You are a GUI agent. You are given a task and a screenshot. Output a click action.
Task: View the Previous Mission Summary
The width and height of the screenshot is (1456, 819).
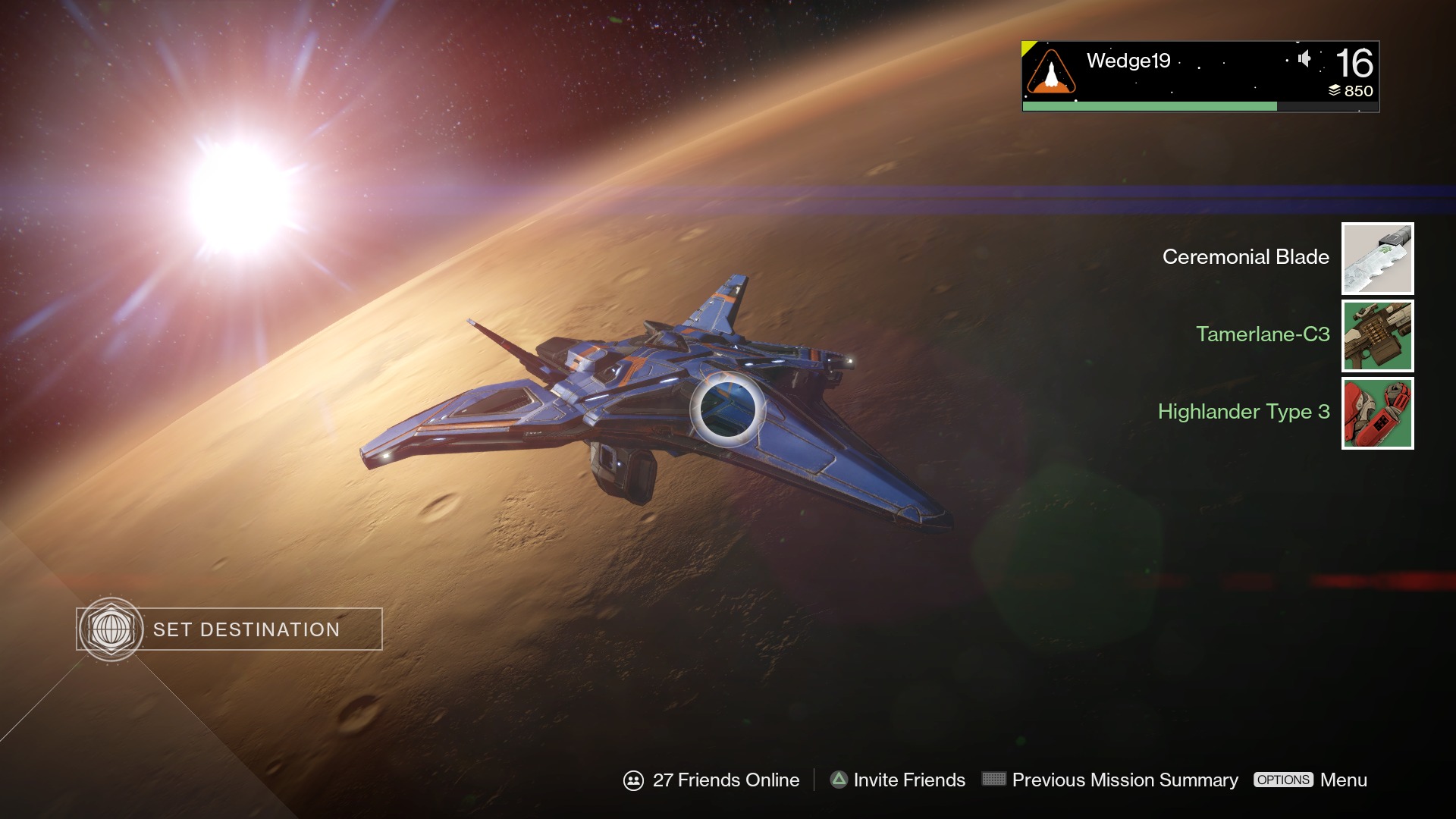(x=1110, y=780)
